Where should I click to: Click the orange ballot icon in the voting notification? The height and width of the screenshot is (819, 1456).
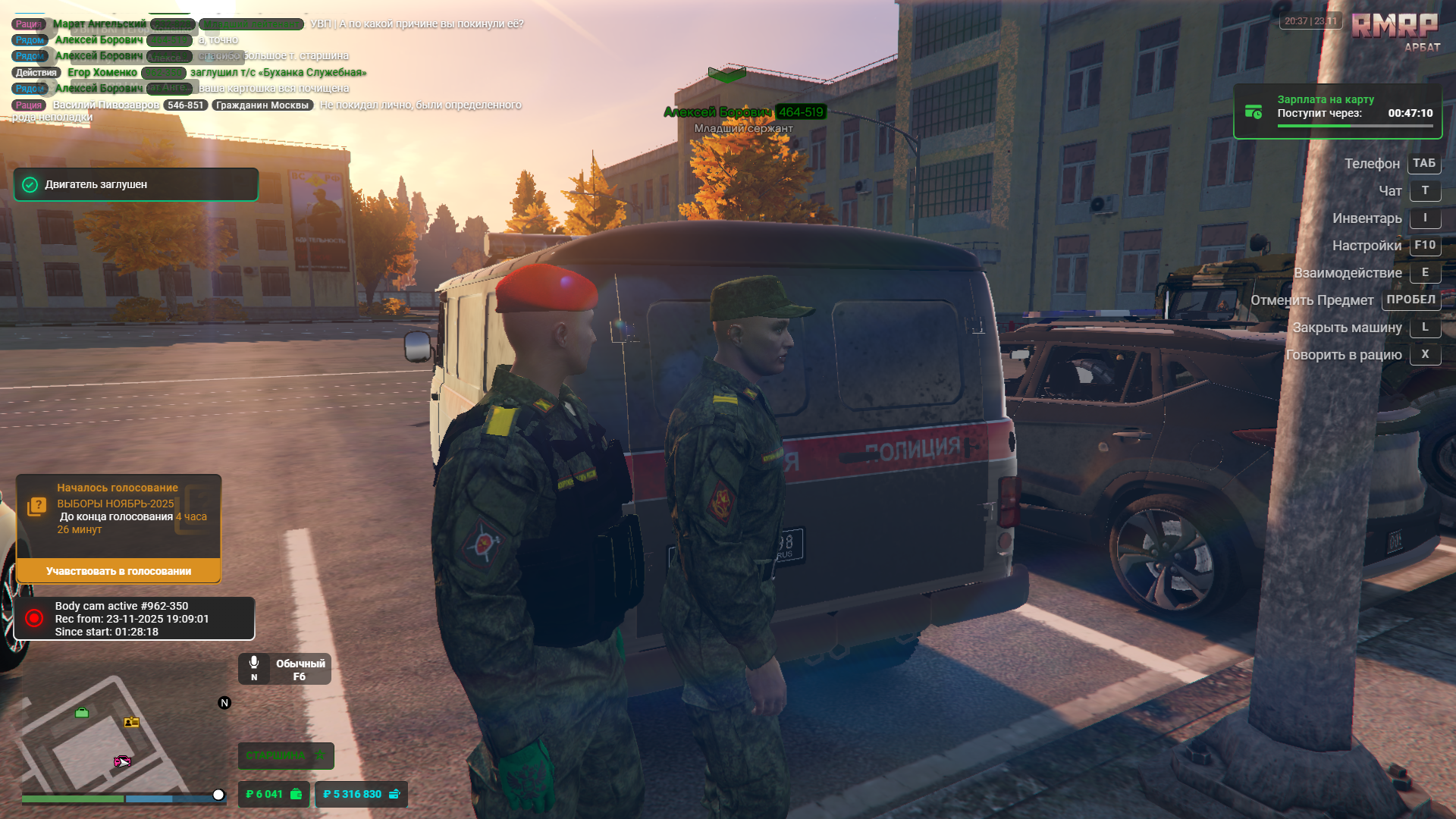[37, 504]
